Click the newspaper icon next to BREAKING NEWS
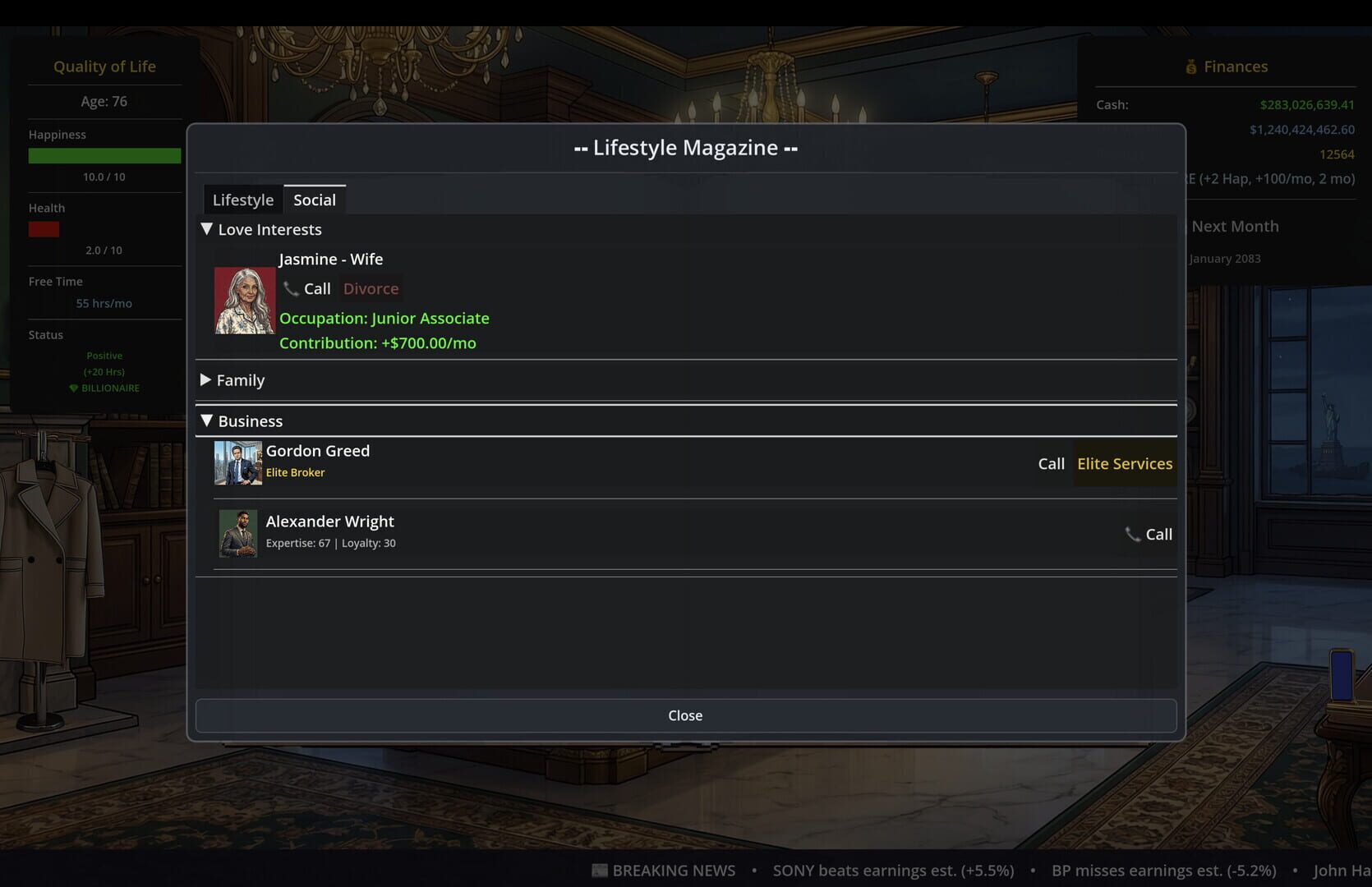The width and height of the screenshot is (1372, 887). (600, 870)
